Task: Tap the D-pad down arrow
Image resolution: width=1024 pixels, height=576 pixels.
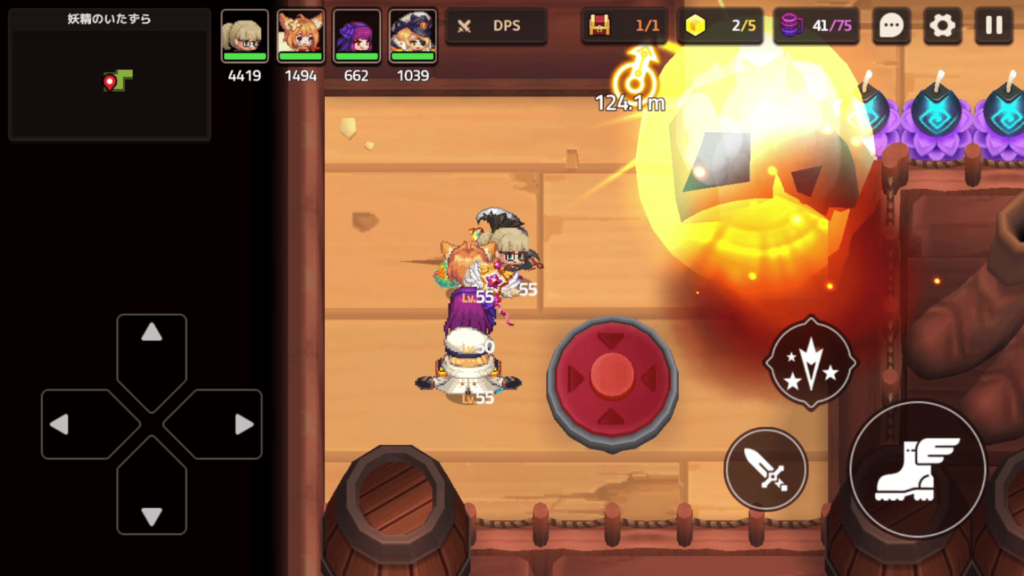Action: [x=151, y=496]
